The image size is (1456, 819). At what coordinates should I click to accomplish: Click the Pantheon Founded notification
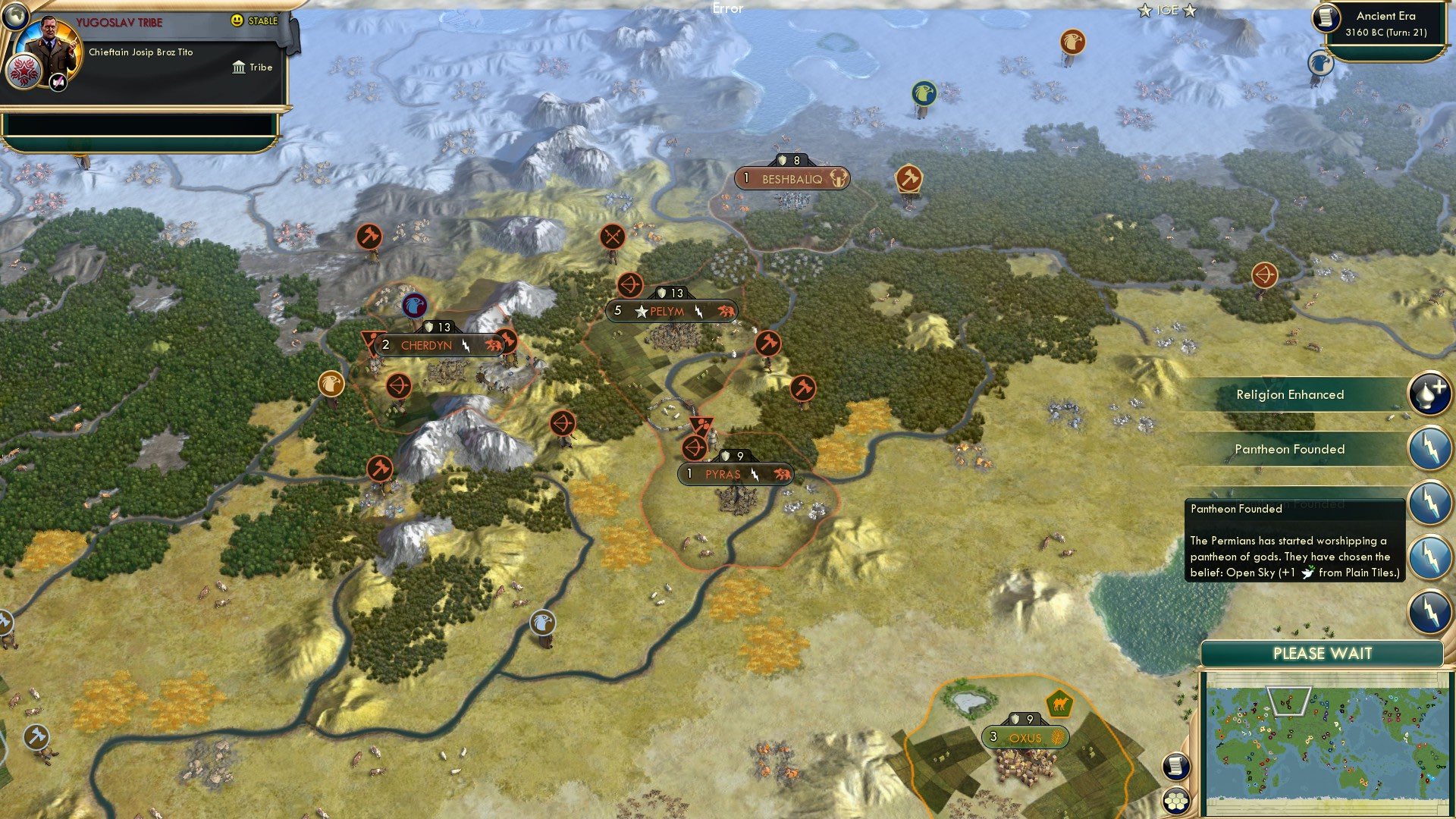pos(1291,449)
